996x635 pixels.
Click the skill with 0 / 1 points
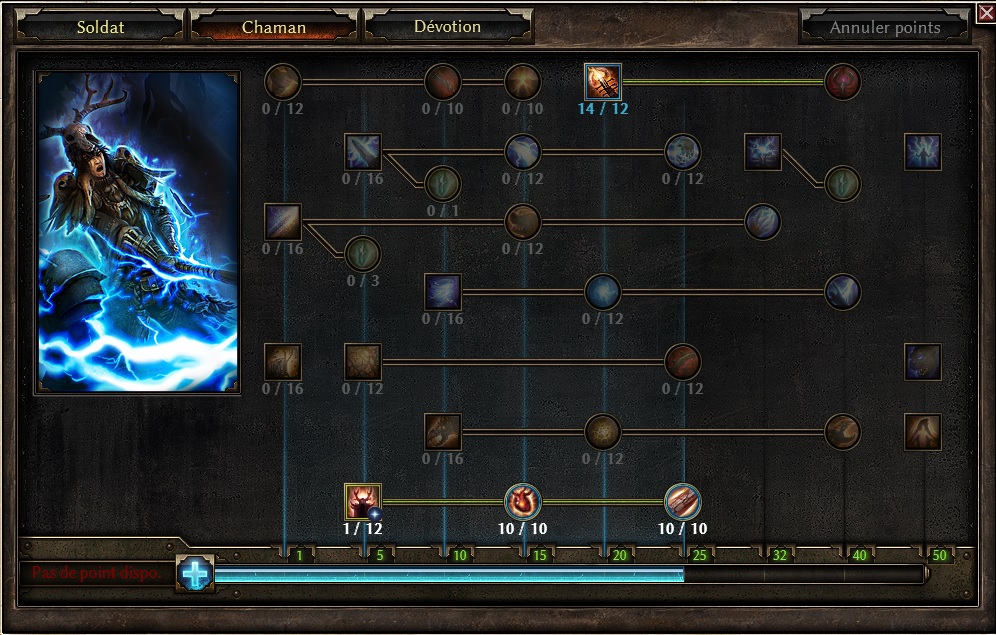[x=442, y=184]
